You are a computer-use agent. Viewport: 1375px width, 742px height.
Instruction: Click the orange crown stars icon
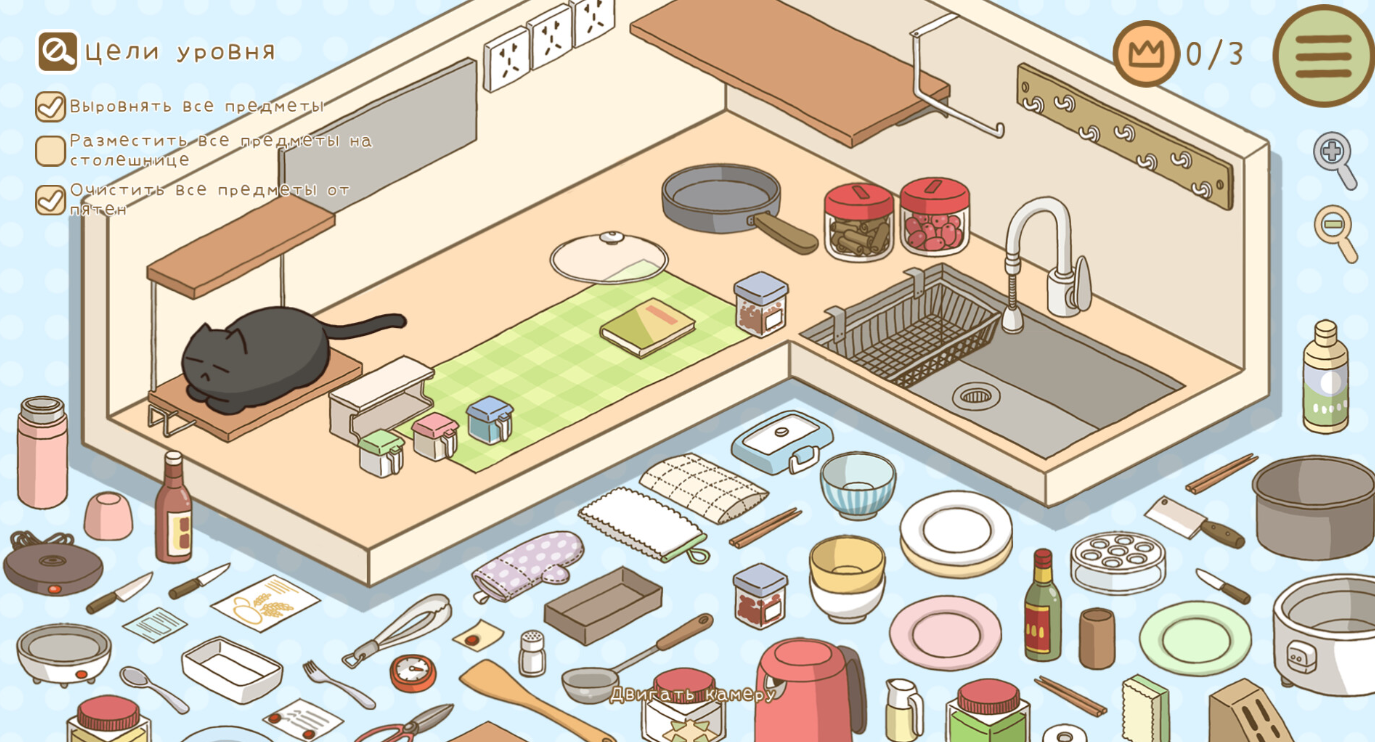1146,53
